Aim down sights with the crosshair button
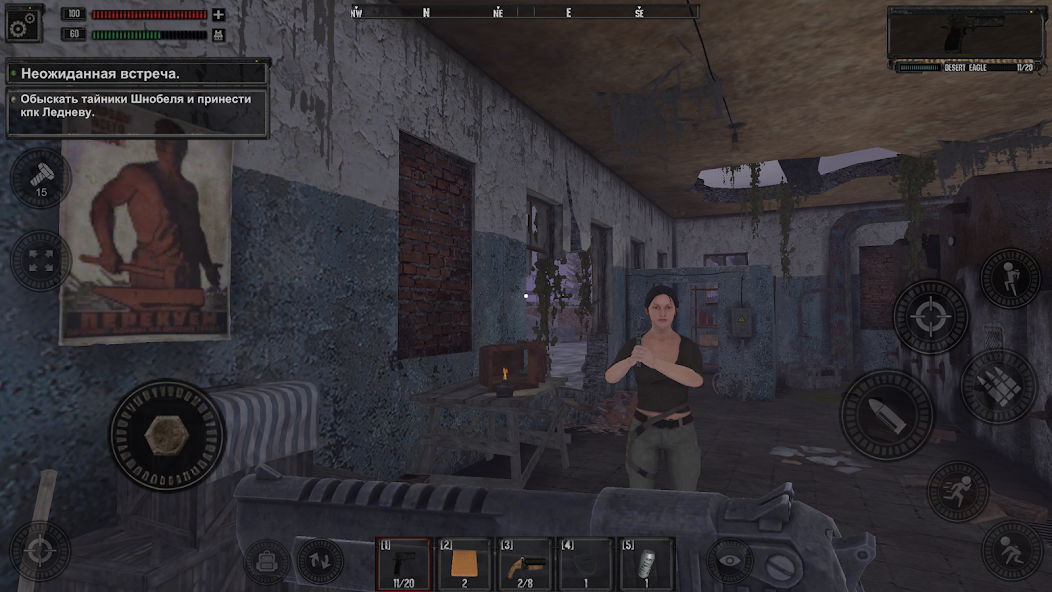 pos(930,317)
